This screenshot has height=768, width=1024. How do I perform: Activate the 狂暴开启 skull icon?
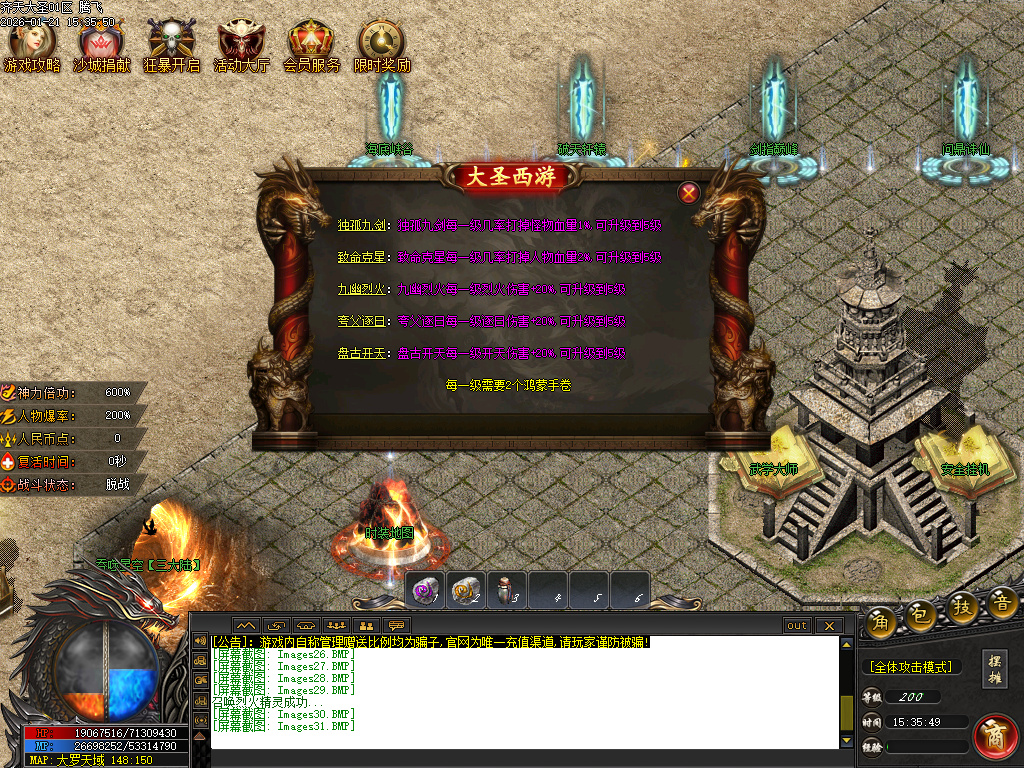[171, 46]
